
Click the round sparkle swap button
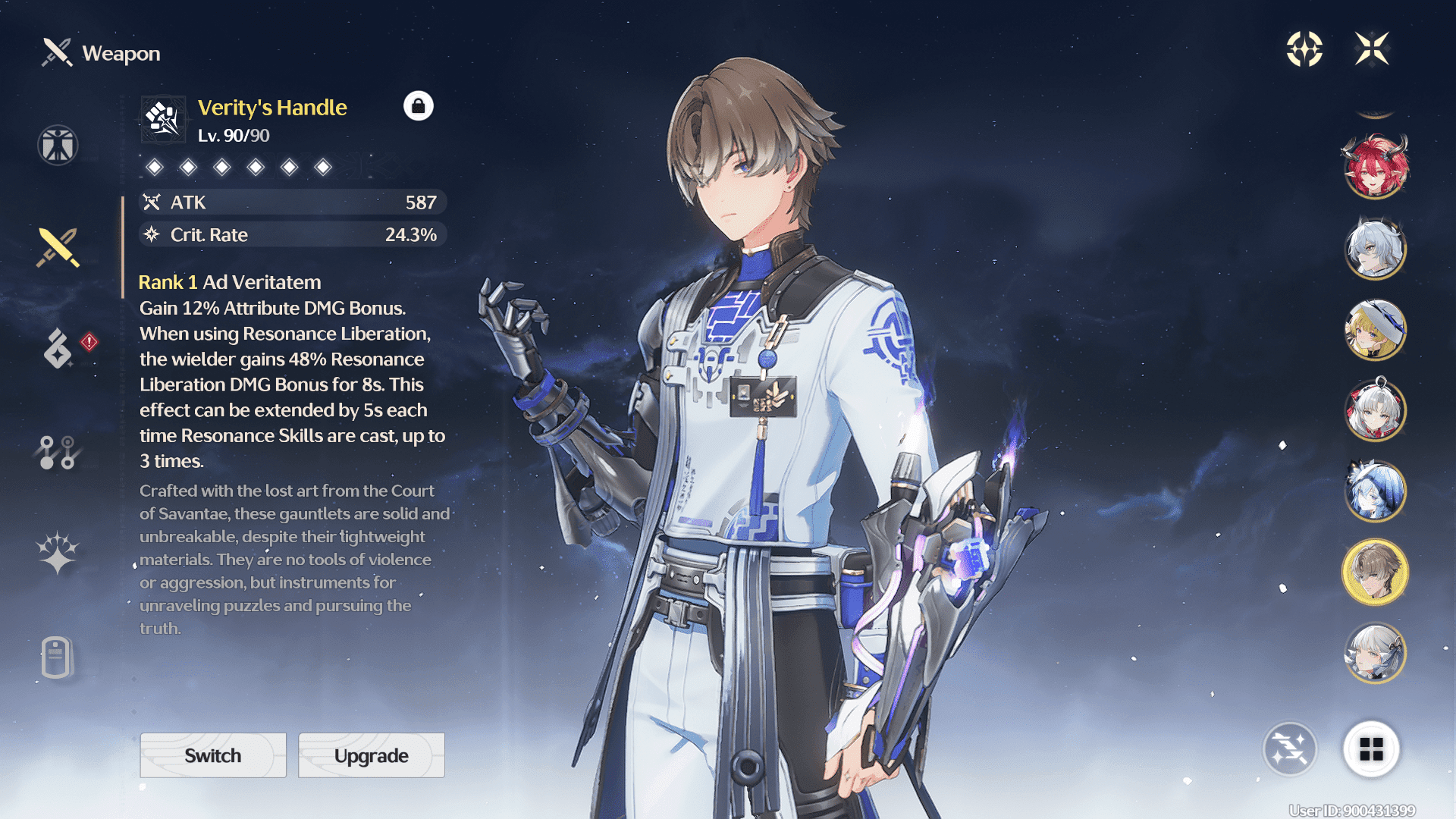coord(1289,749)
